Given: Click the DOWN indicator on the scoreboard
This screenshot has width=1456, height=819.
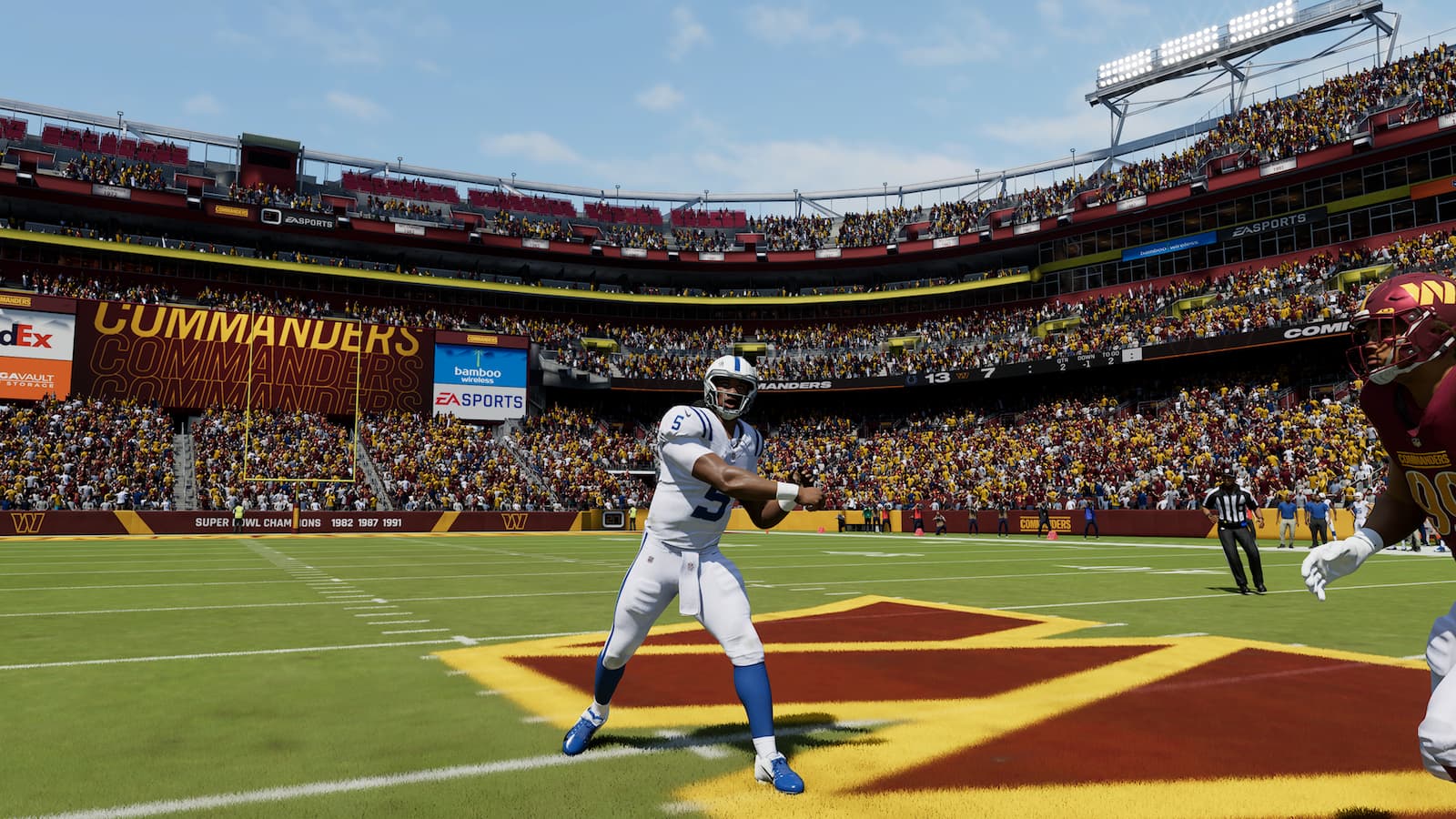Looking at the screenshot, I should tap(1086, 361).
